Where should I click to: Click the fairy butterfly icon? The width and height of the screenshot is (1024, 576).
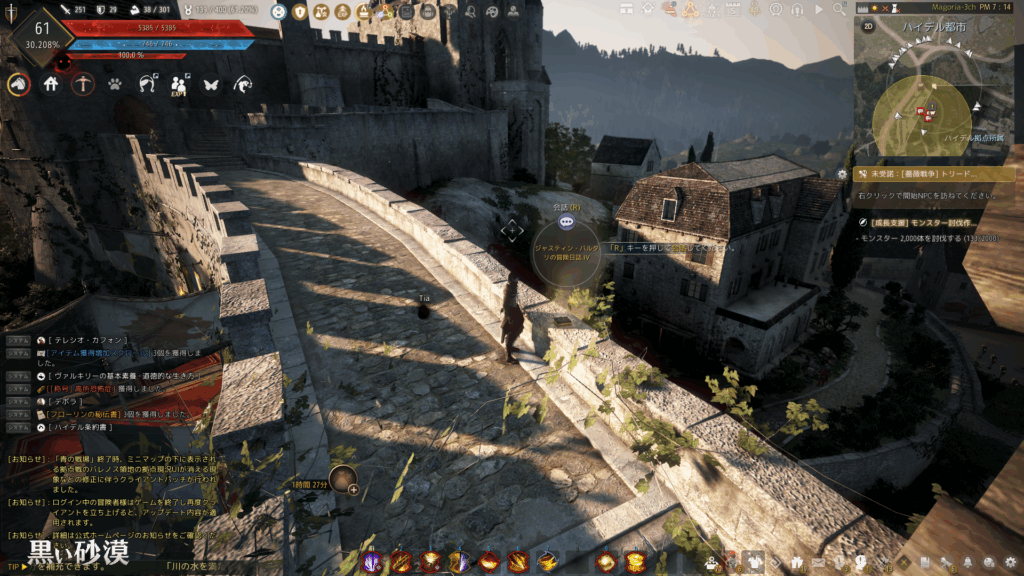point(210,85)
